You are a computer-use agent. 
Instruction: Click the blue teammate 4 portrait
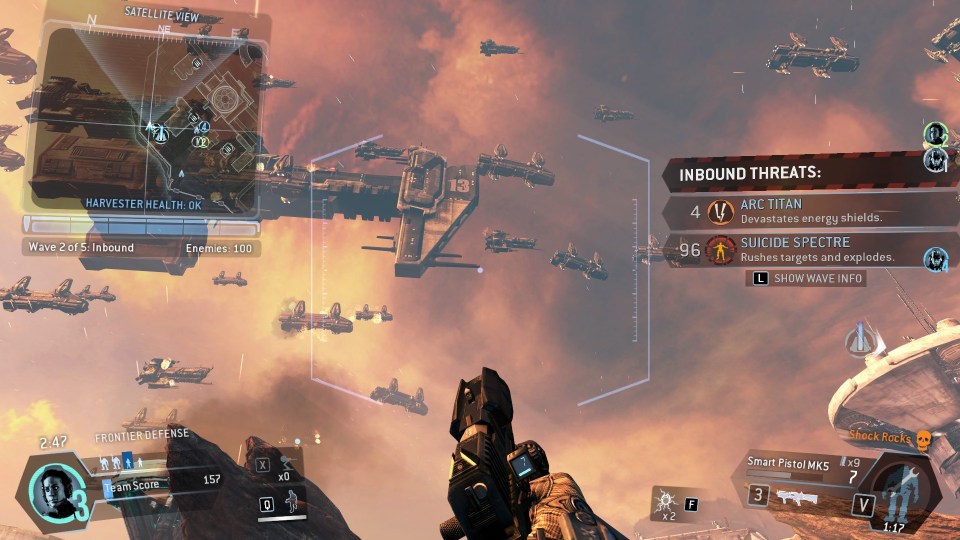936,259
